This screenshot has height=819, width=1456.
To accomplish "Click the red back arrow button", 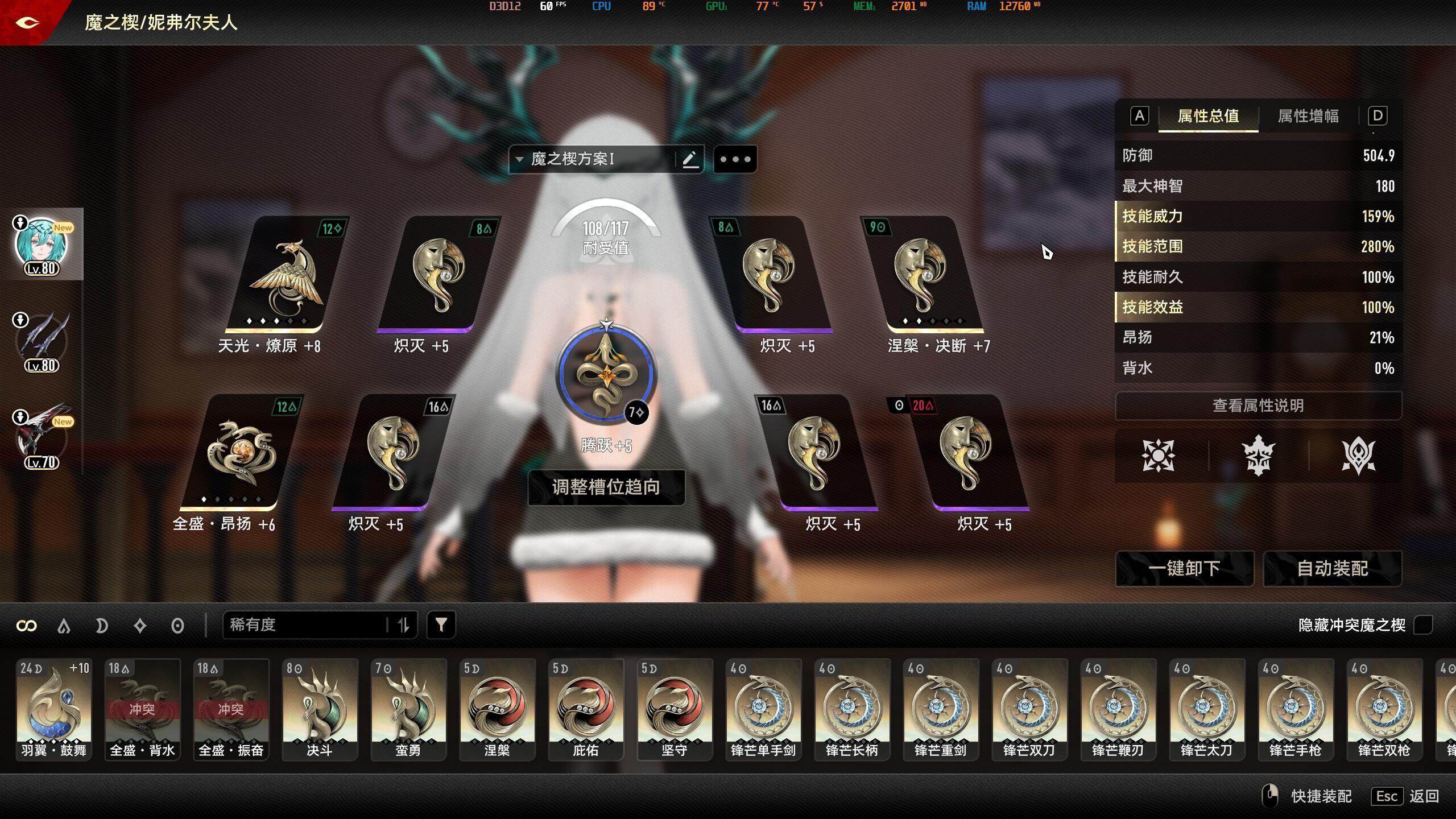I will (x=27, y=23).
